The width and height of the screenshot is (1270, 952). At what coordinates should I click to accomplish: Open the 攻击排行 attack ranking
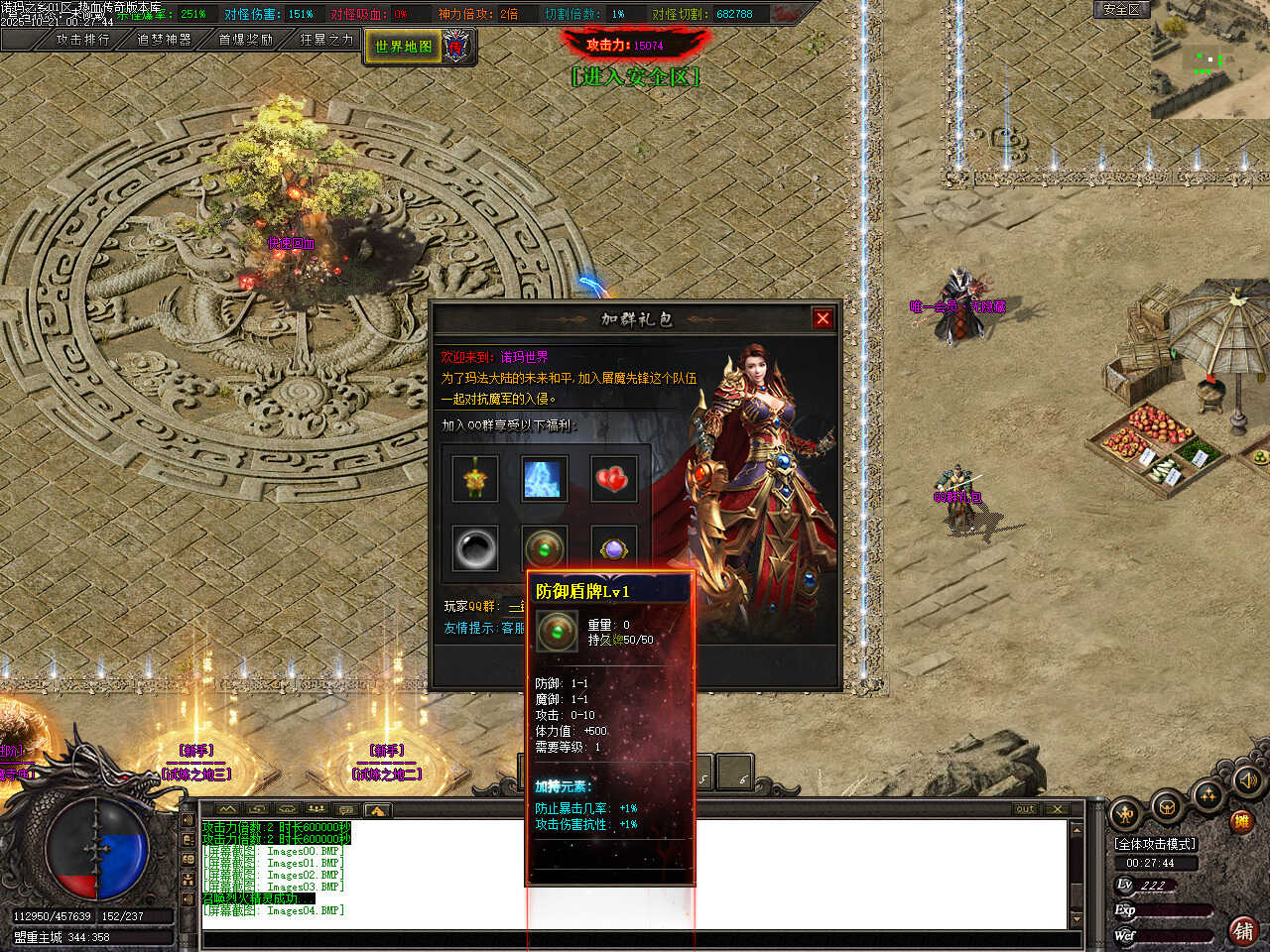tap(82, 40)
